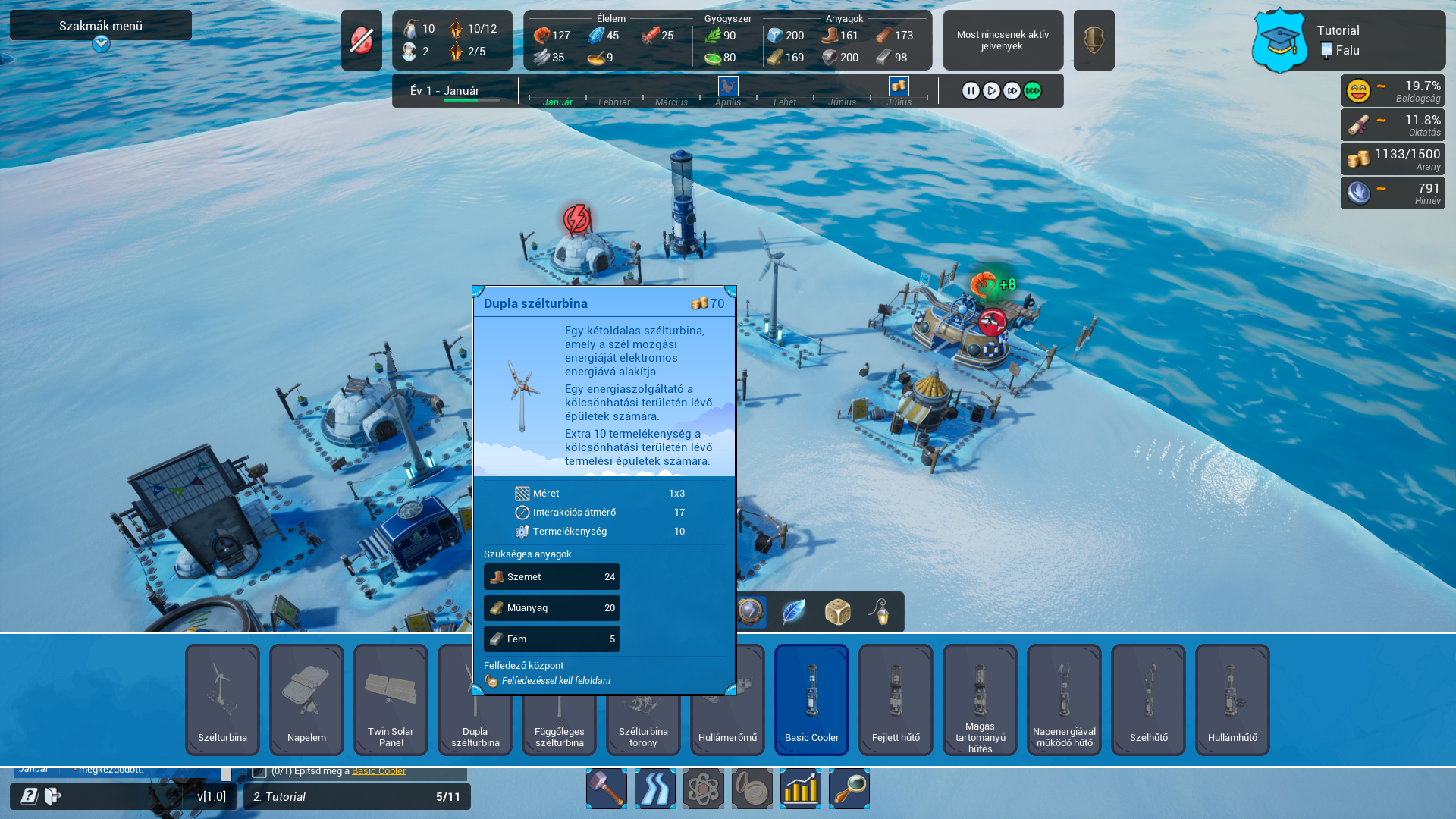The height and width of the screenshot is (819, 1456).
Task: Select the Szélturbina building card
Action: coord(222,699)
